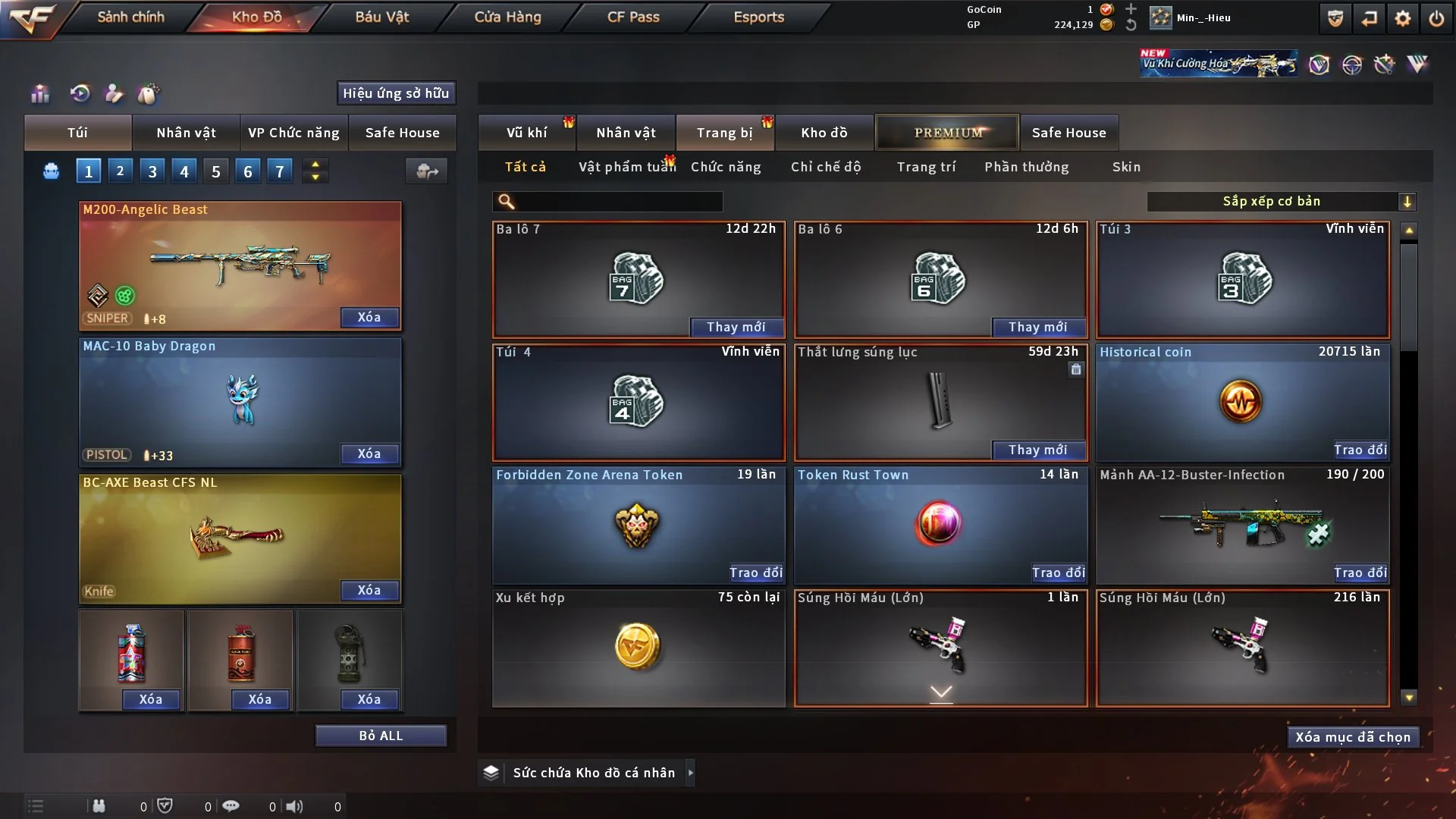Go to Sảnh chính lobby
1456x819 pixels.
(x=130, y=17)
